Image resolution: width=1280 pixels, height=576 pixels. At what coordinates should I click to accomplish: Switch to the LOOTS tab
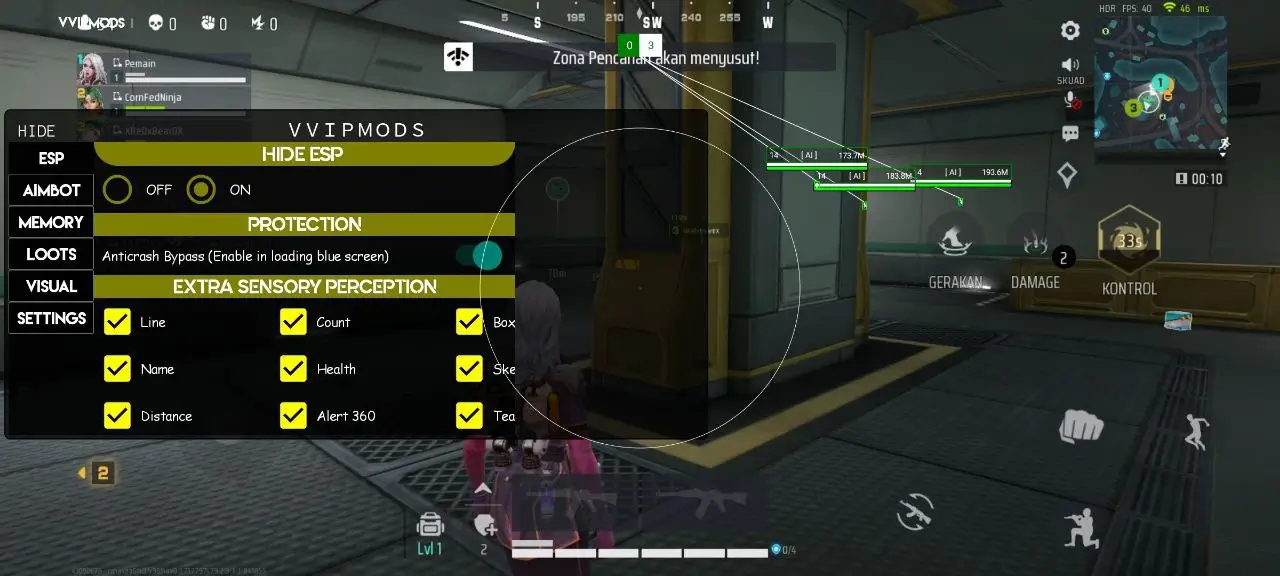51,255
